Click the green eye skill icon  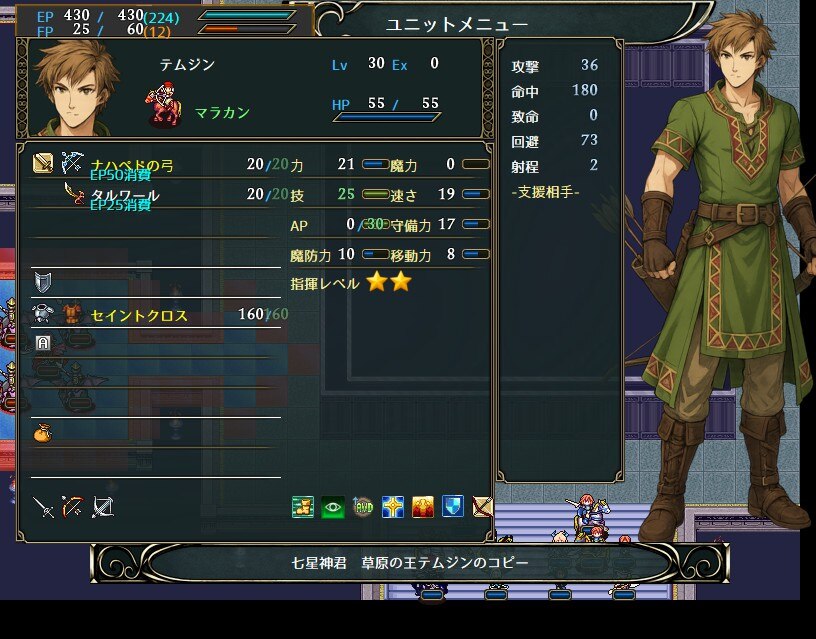pos(333,507)
